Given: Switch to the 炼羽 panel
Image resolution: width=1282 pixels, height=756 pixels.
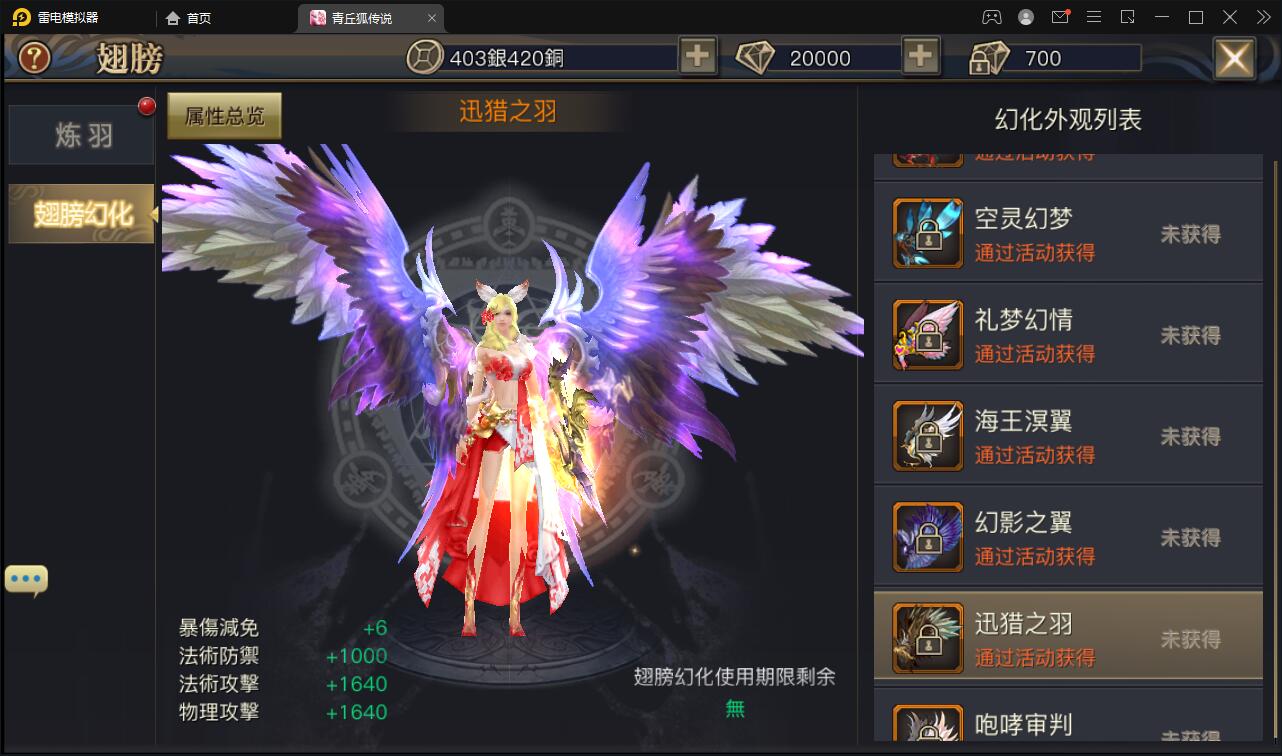Looking at the screenshot, I should click(80, 131).
